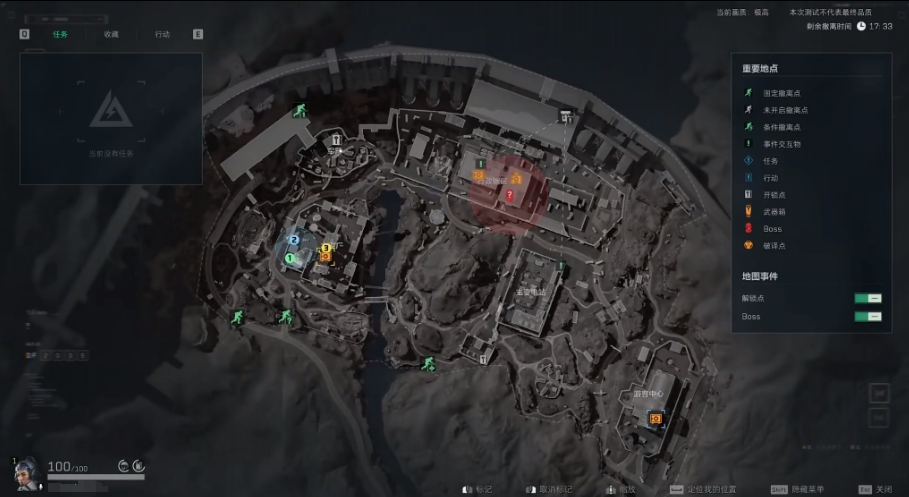
Task: Select the 行动 tab
Action: coord(162,34)
